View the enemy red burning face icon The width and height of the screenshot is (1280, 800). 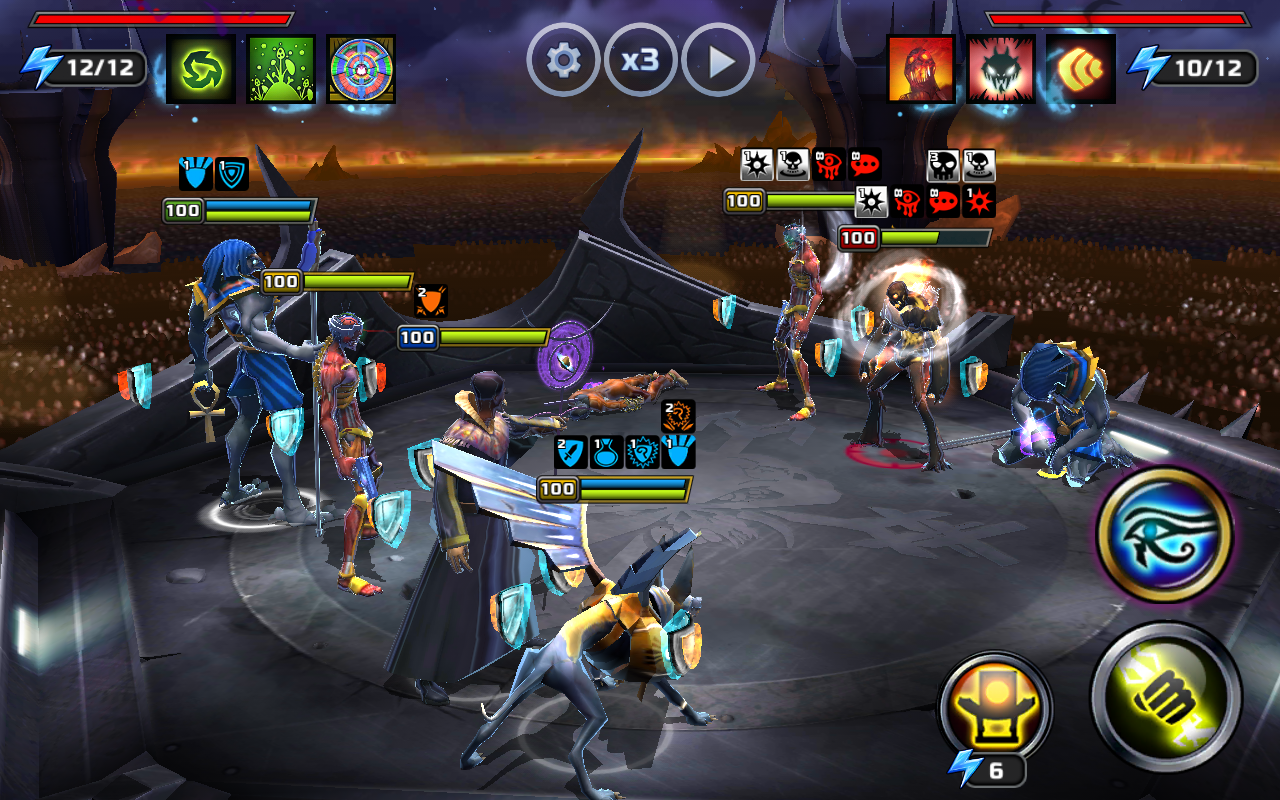[921, 68]
